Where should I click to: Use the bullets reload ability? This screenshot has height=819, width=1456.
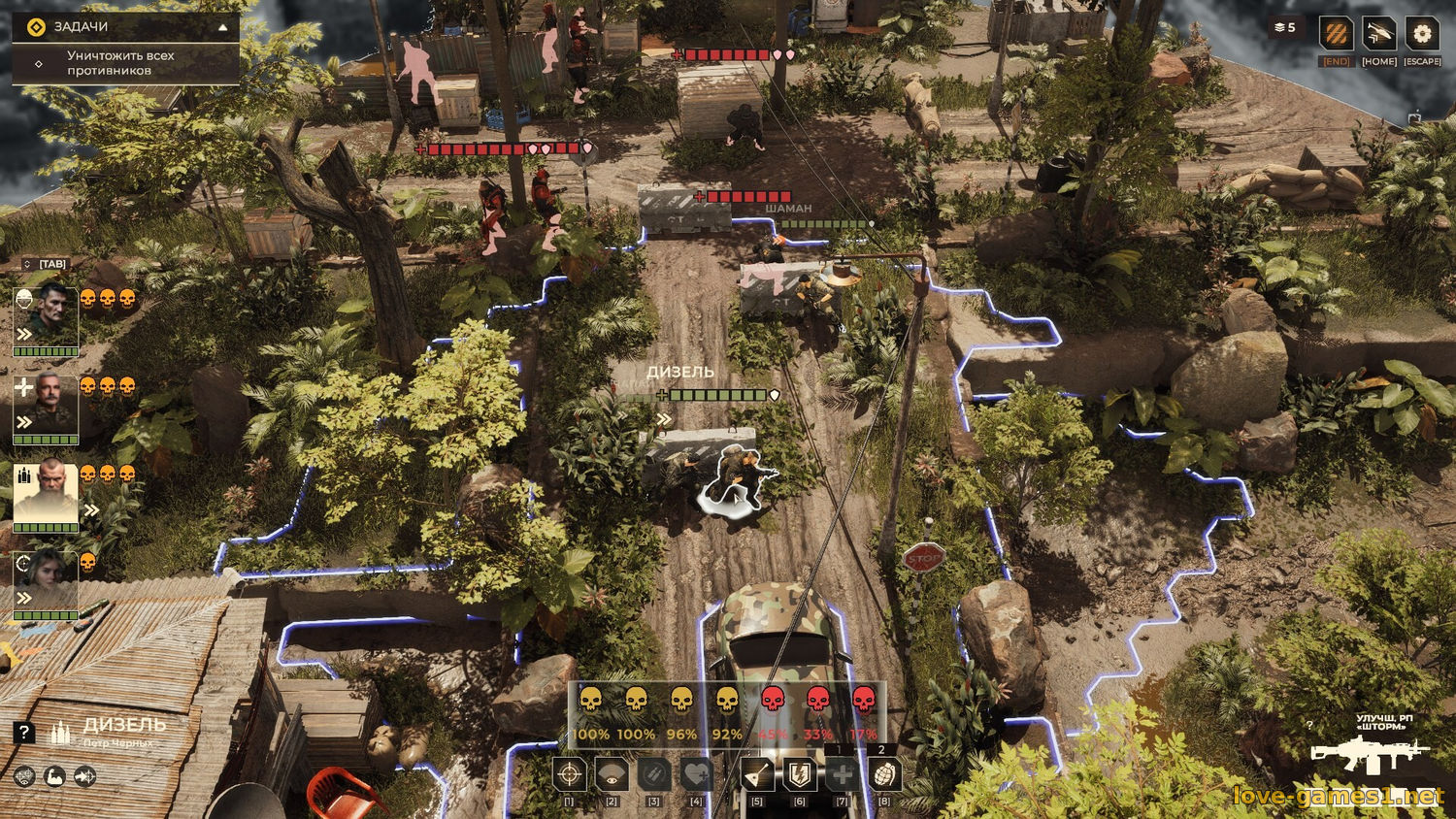(654, 774)
